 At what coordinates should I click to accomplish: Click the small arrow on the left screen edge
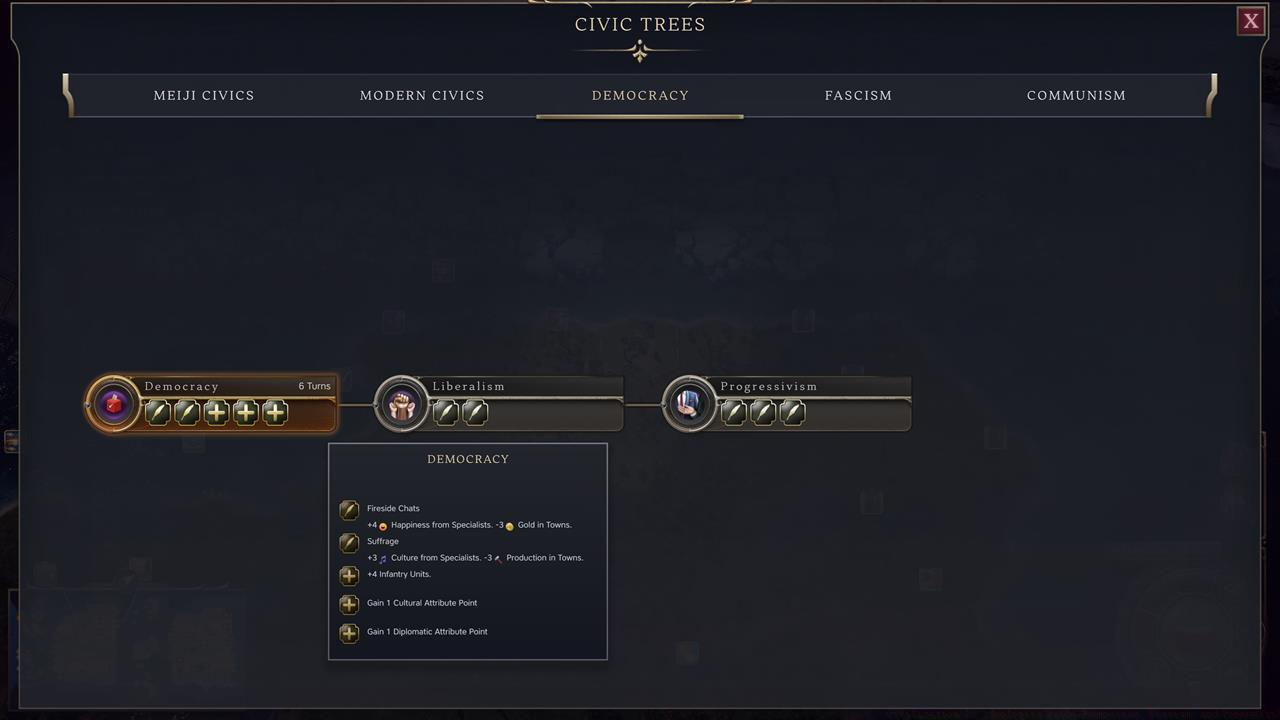pyautogui.click(x=13, y=440)
